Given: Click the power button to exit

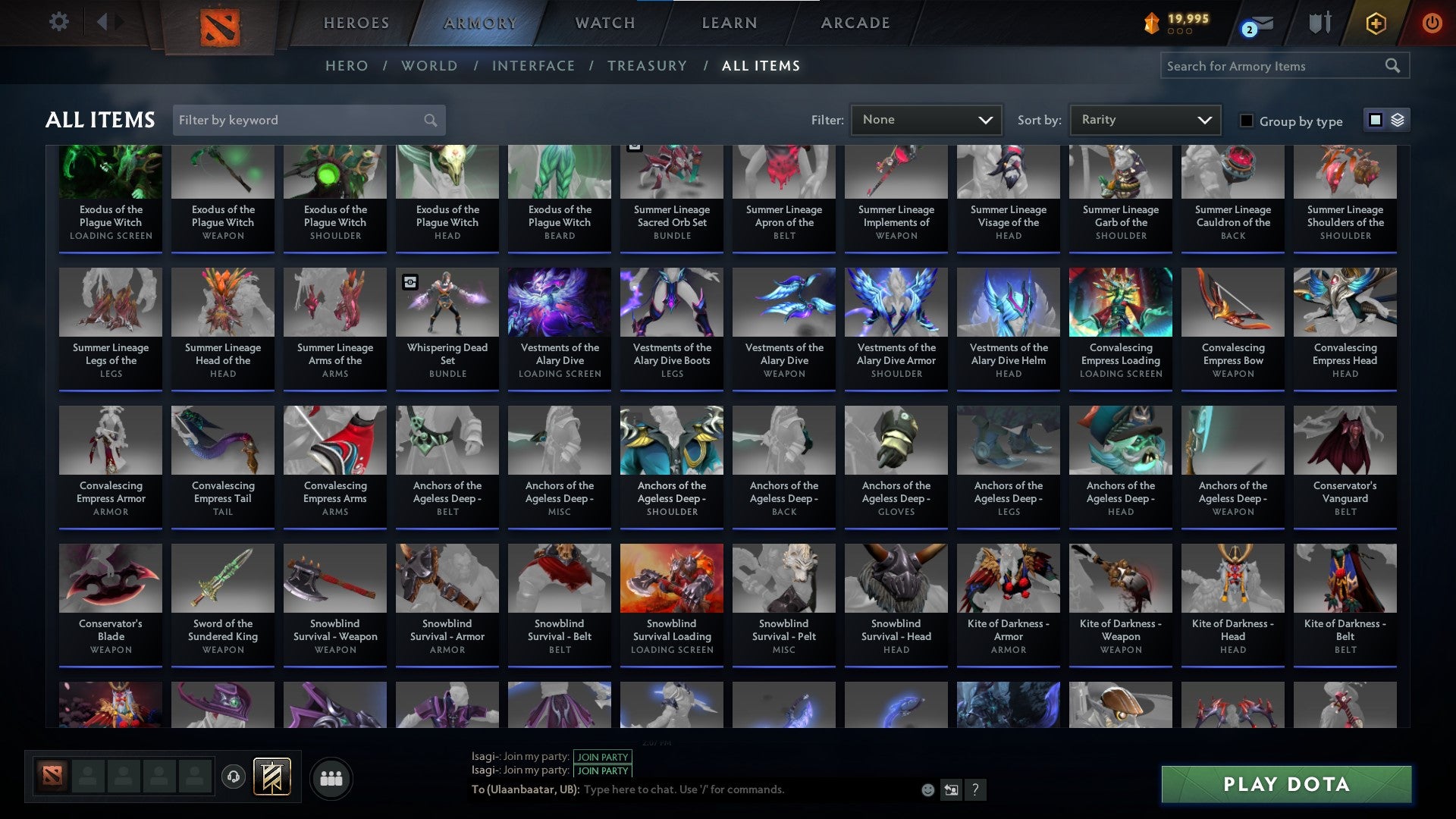Looking at the screenshot, I should click(x=1432, y=23).
